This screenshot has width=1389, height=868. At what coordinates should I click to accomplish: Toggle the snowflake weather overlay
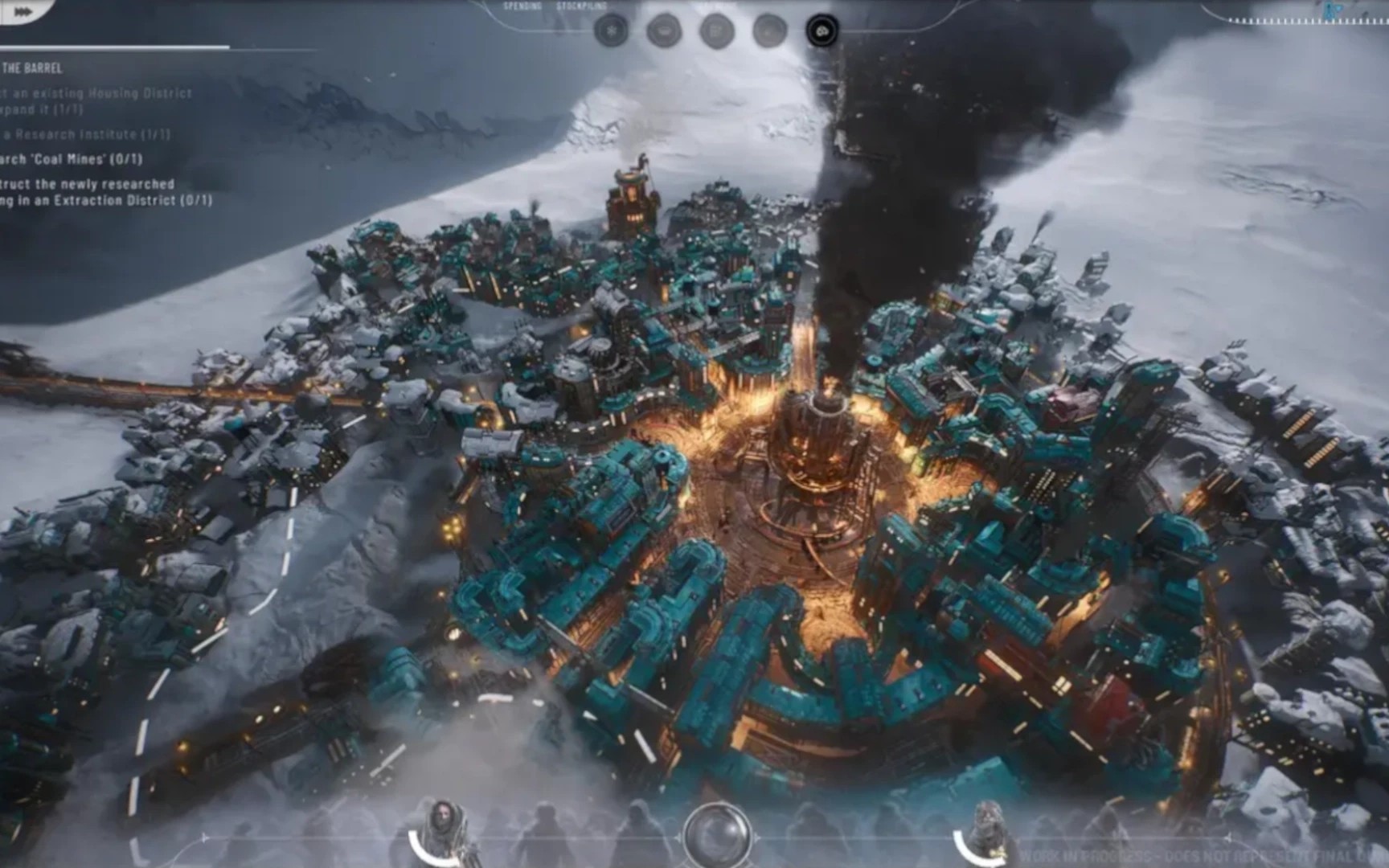point(611,28)
